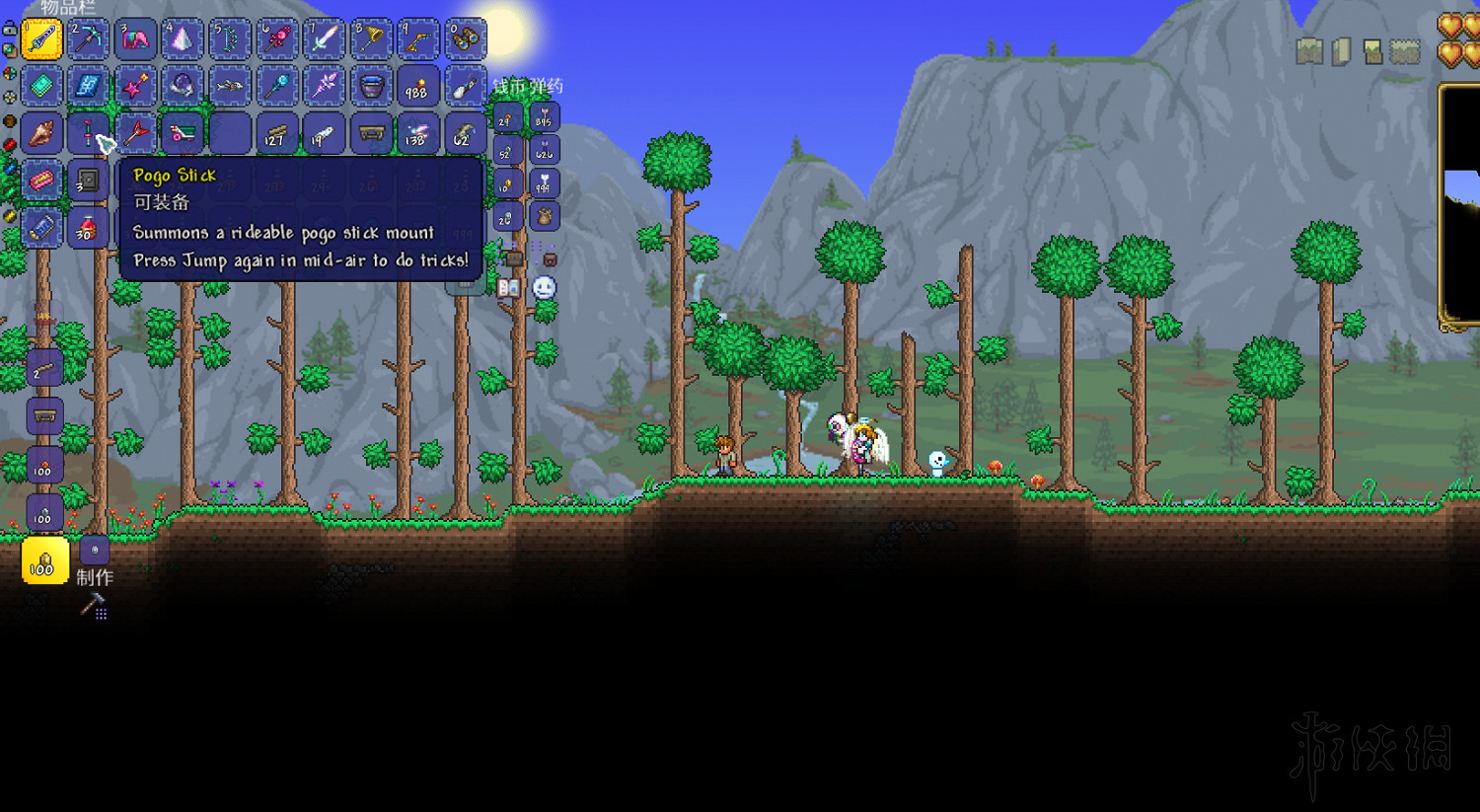Click the rope stack of 127
Viewport: 1480px width, 812px height.
[x=277, y=133]
